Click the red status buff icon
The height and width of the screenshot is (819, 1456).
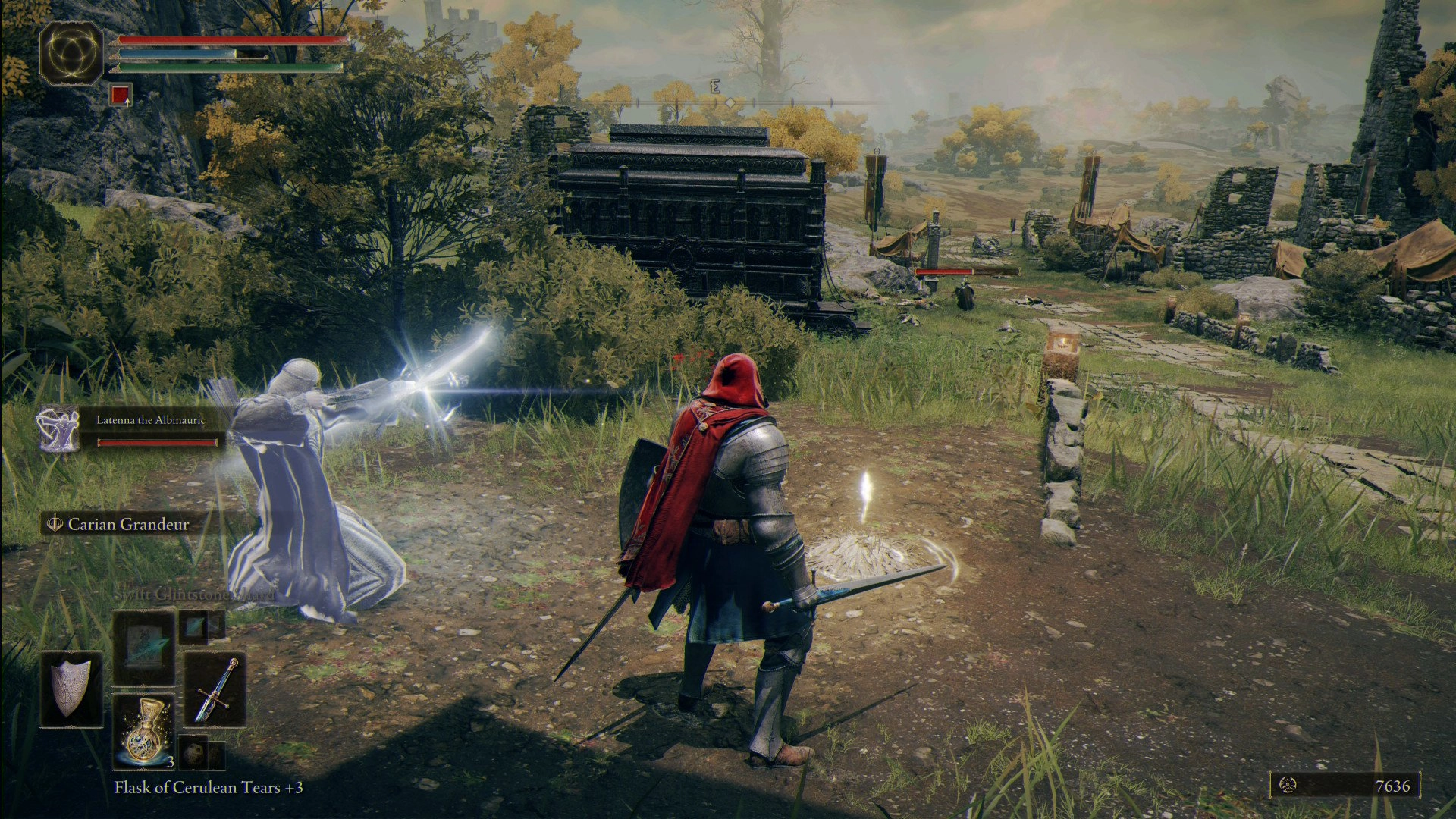(x=121, y=95)
